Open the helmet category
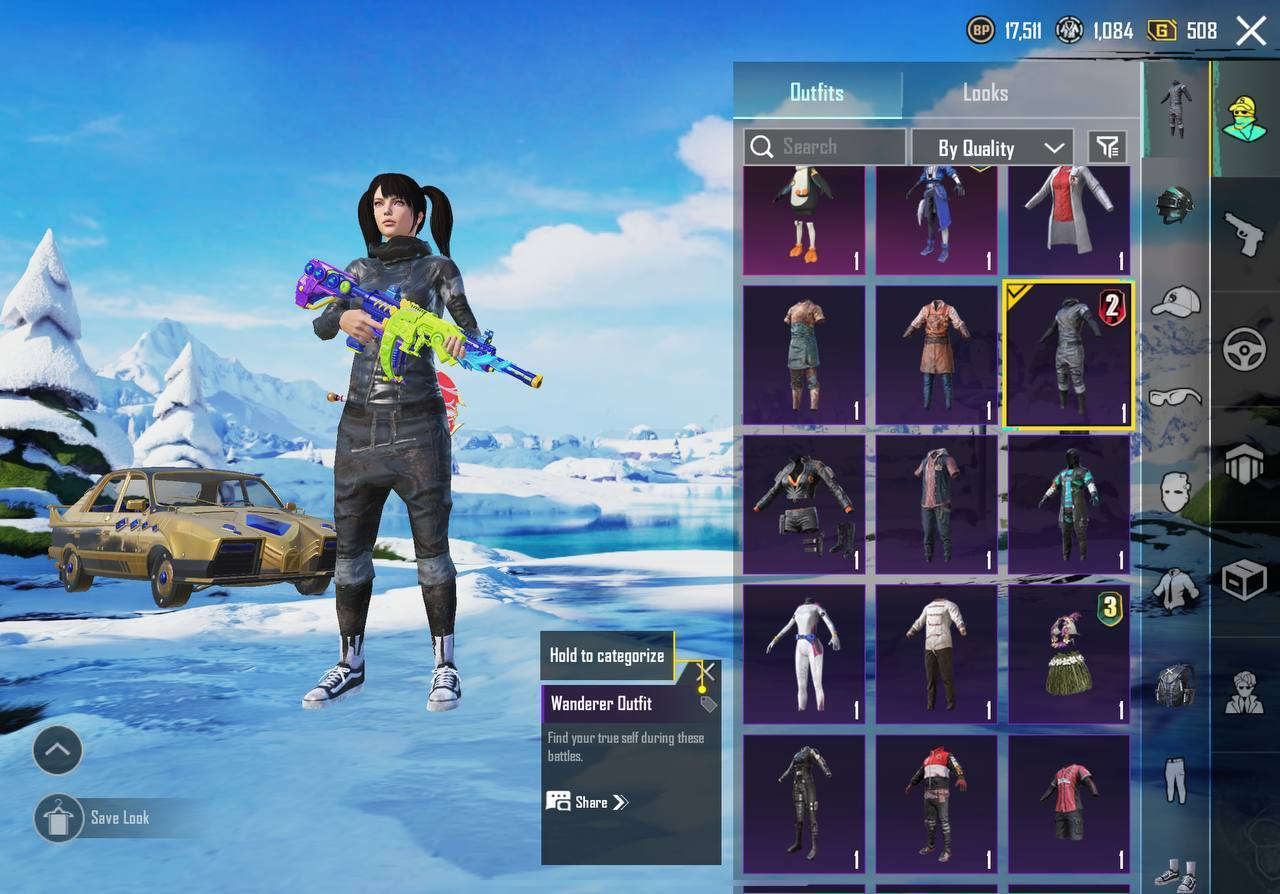 (1175, 203)
